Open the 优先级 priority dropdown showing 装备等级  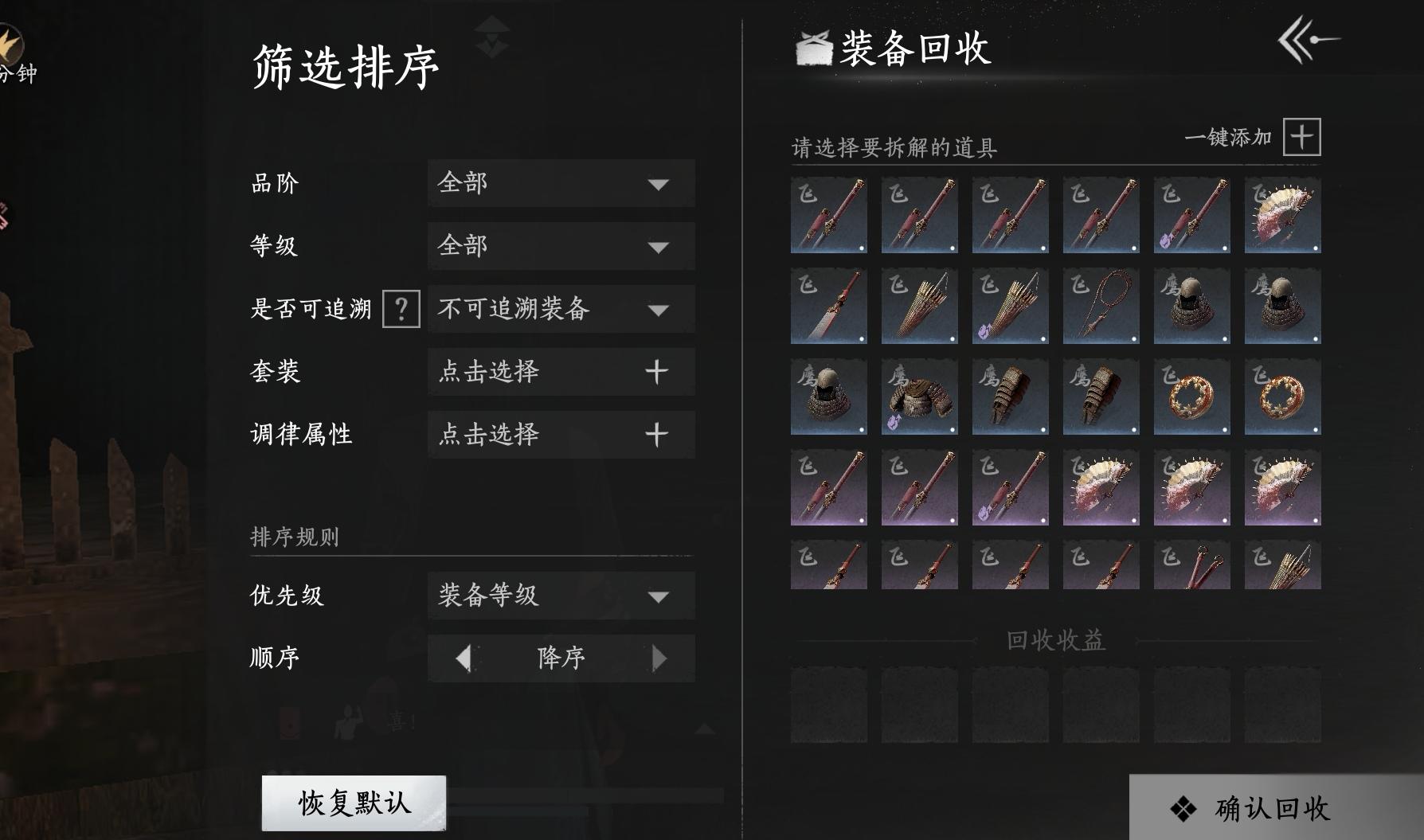pos(560,596)
